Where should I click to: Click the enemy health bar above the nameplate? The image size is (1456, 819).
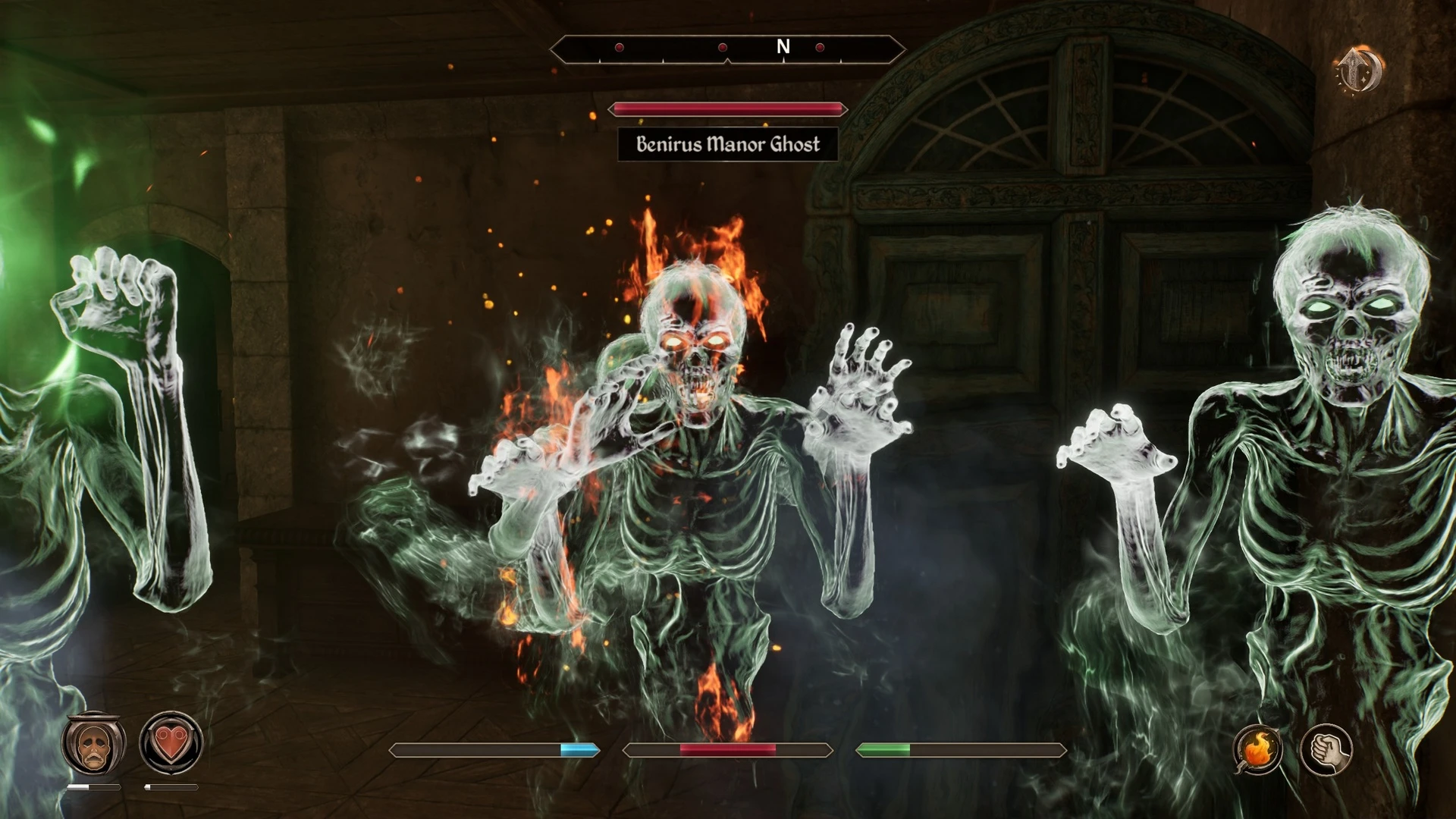[728, 109]
